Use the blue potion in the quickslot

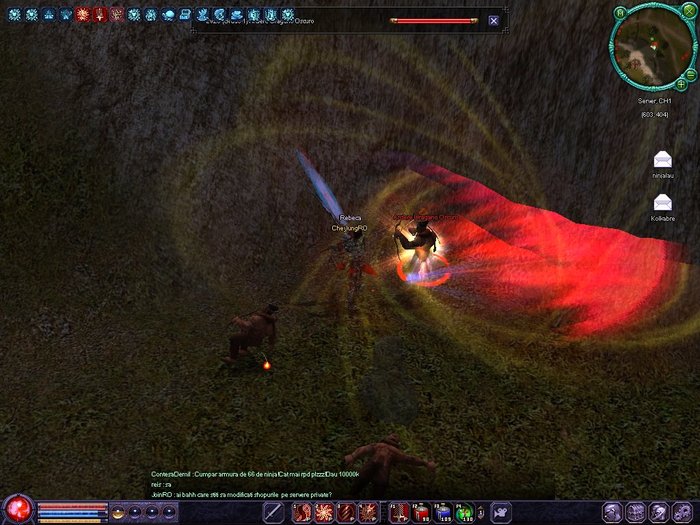(x=442, y=513)
